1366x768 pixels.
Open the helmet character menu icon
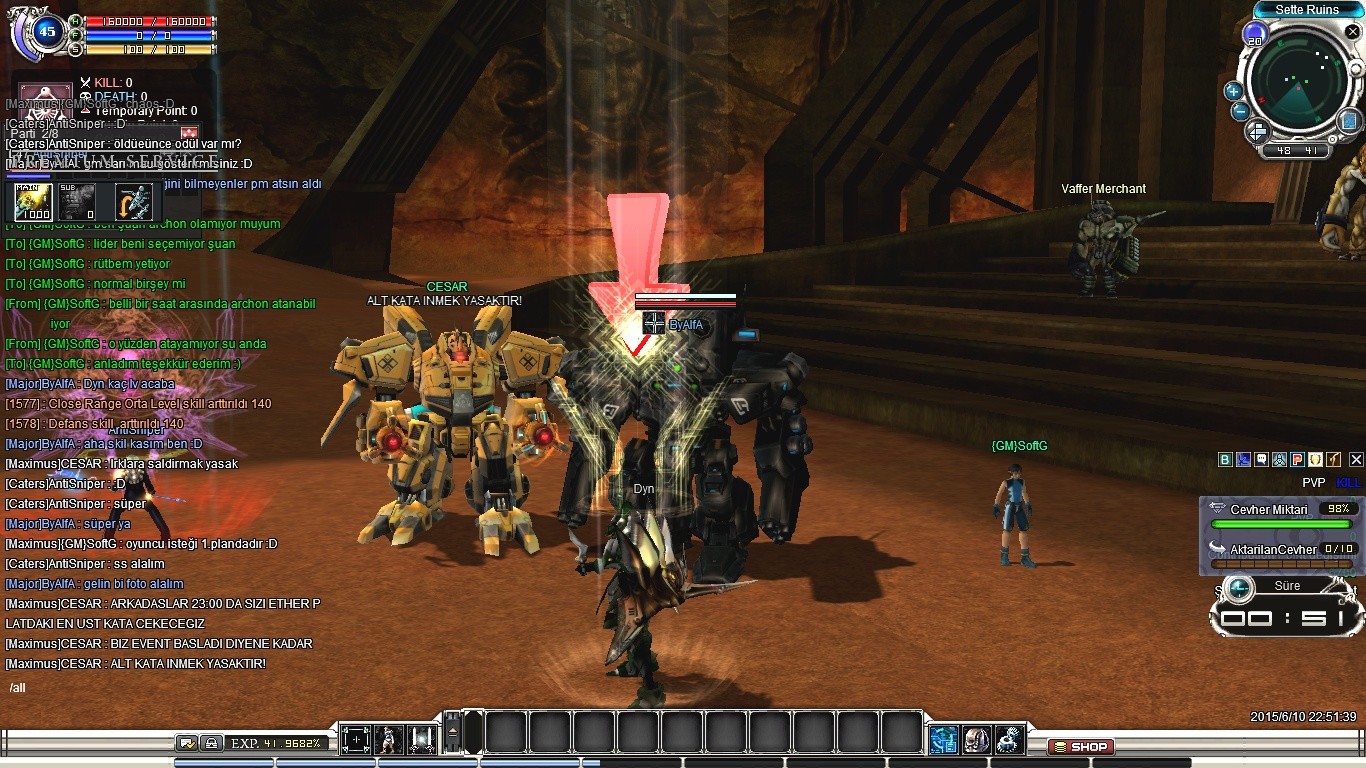(976, 739)
